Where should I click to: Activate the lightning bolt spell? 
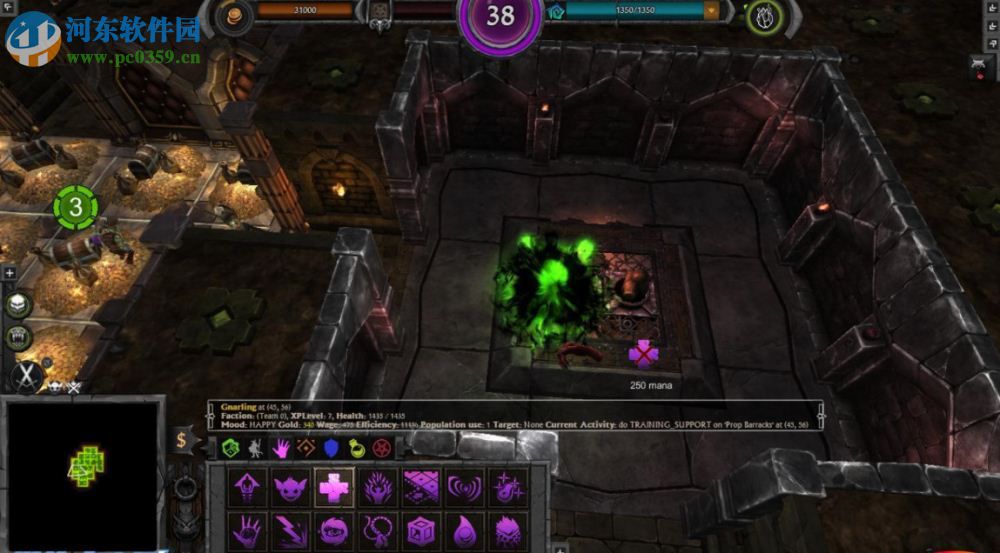pos(291,530)
